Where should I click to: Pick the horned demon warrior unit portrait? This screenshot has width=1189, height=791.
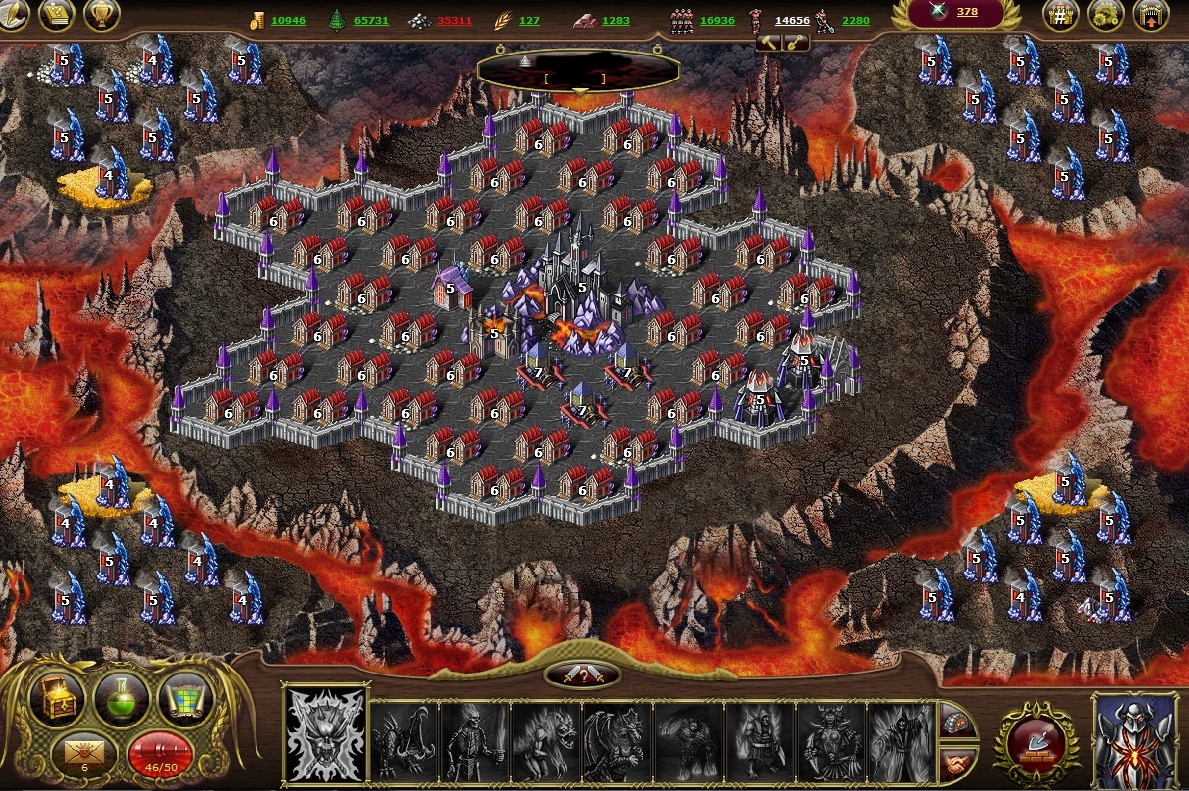[x=830, y=742]
